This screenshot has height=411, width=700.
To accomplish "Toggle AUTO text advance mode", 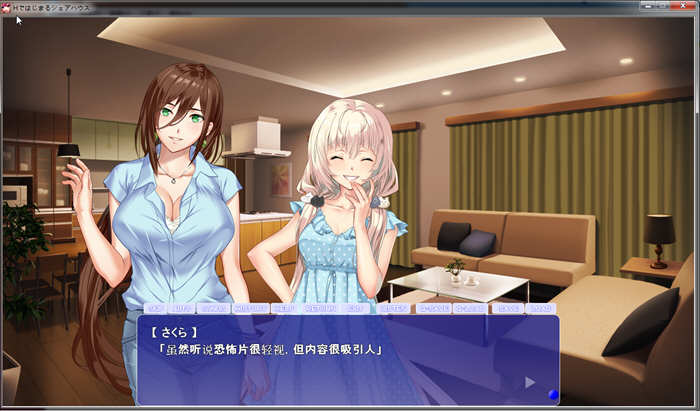I will (x=182, y=309).
